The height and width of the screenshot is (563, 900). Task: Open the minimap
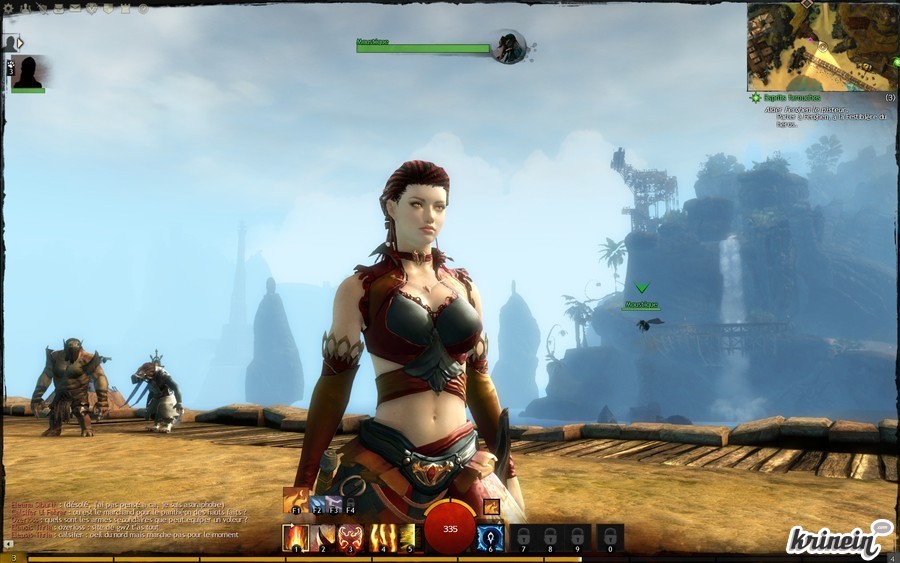pos(821,46)
